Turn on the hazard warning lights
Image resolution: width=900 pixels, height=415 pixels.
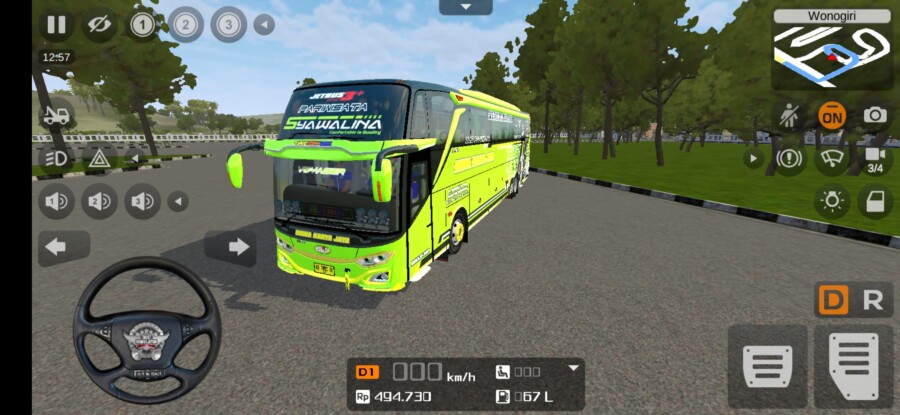(99, 158)
